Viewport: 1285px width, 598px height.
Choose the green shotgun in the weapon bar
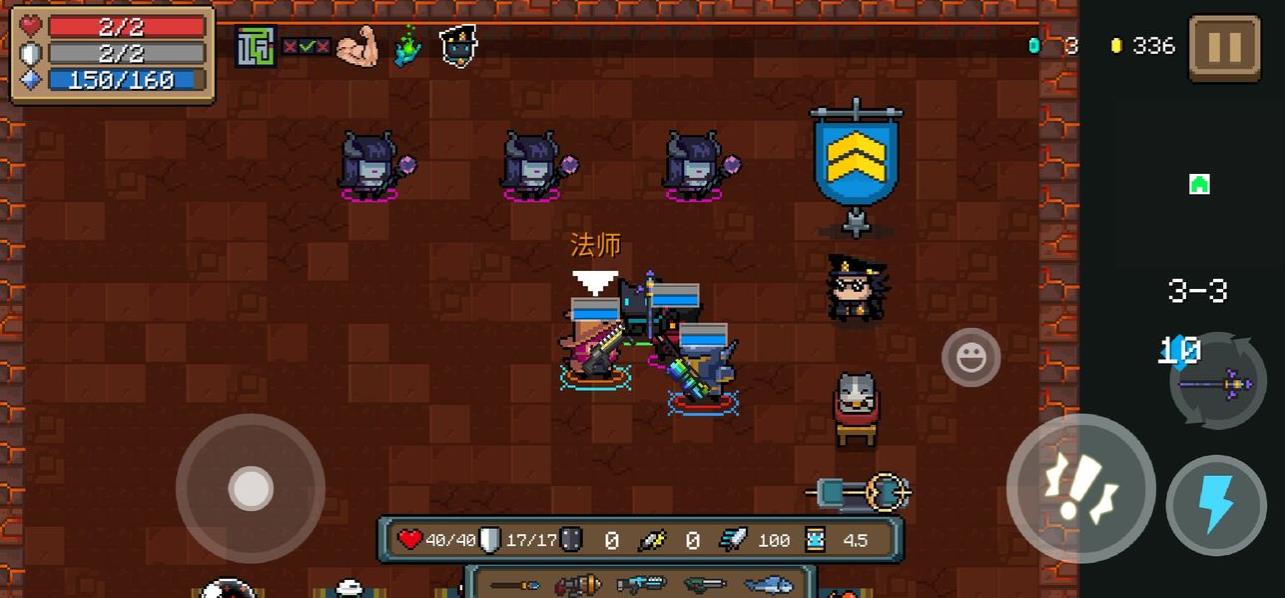click(x=704, y=585)
